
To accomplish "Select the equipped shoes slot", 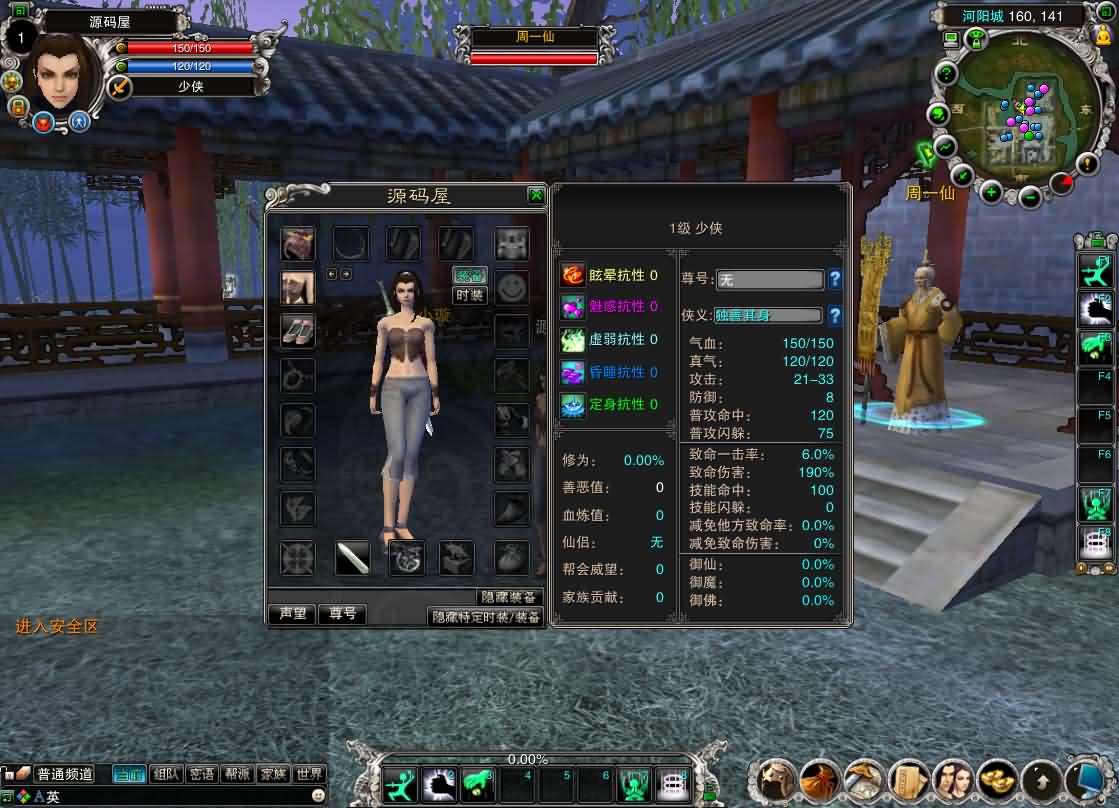I will [x=297, y=330].
